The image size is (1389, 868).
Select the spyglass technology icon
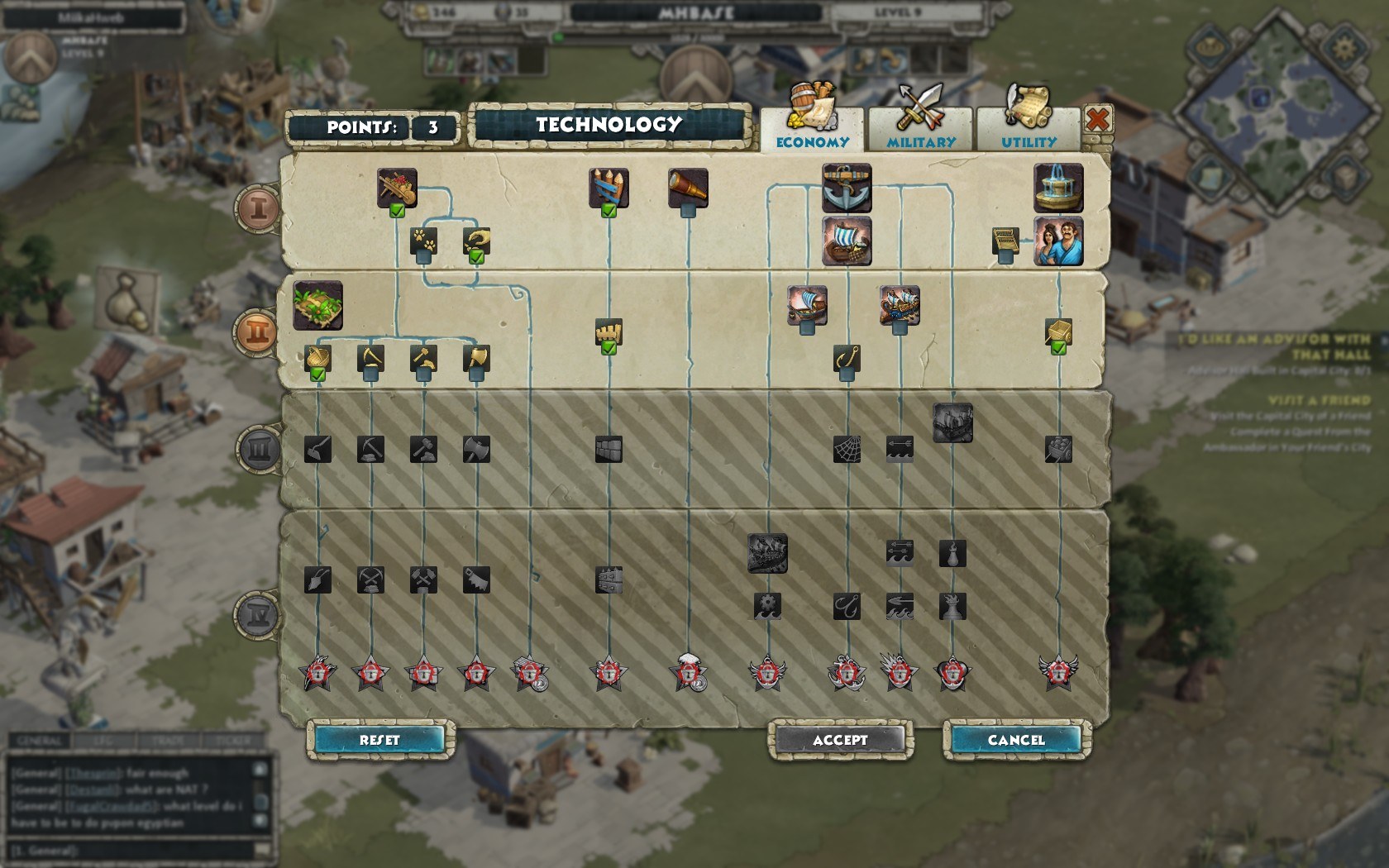688,188
